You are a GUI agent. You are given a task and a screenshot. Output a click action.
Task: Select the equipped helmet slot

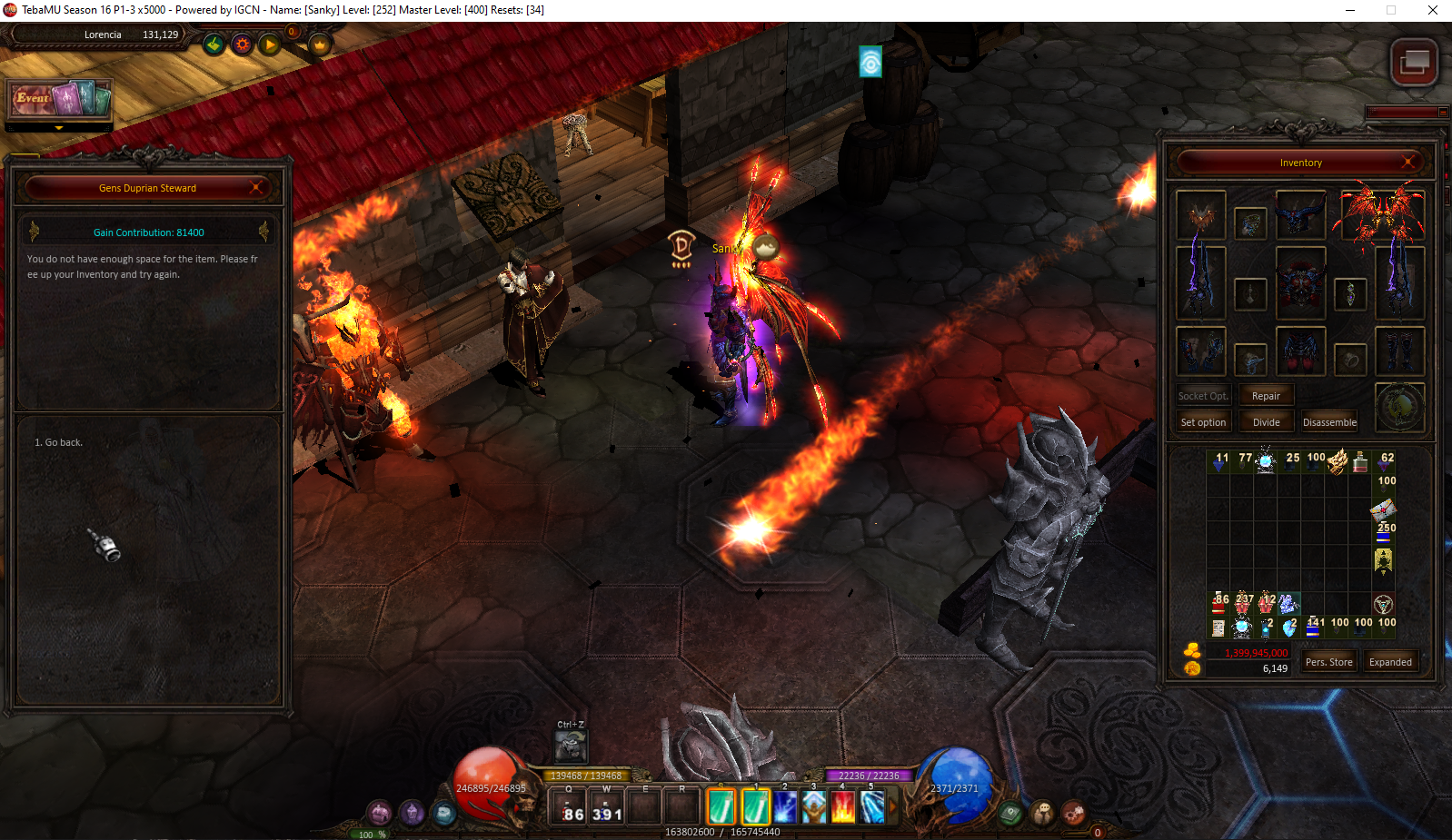coord(1300,214)
